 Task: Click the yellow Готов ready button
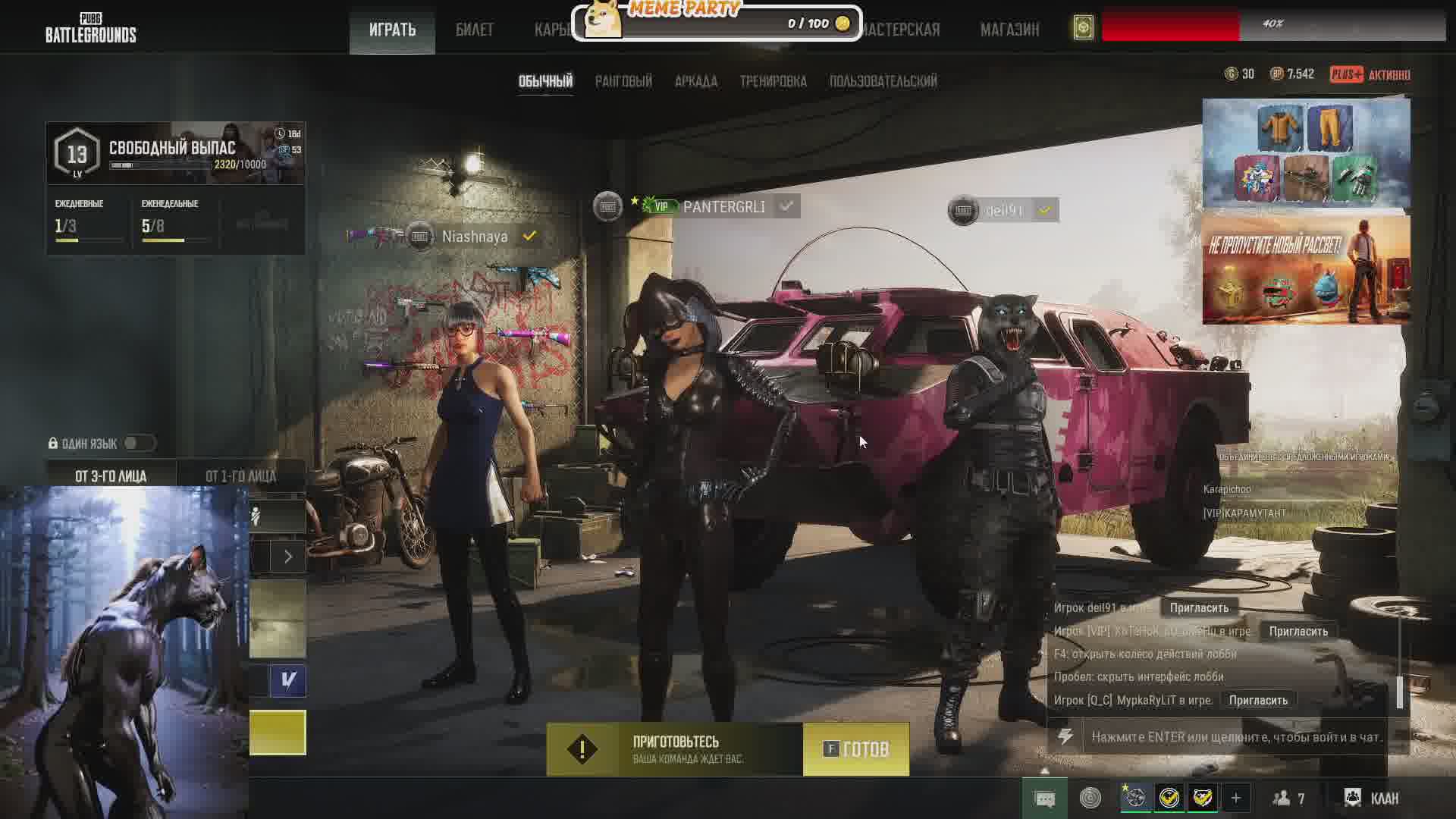(x=856, y=749)
